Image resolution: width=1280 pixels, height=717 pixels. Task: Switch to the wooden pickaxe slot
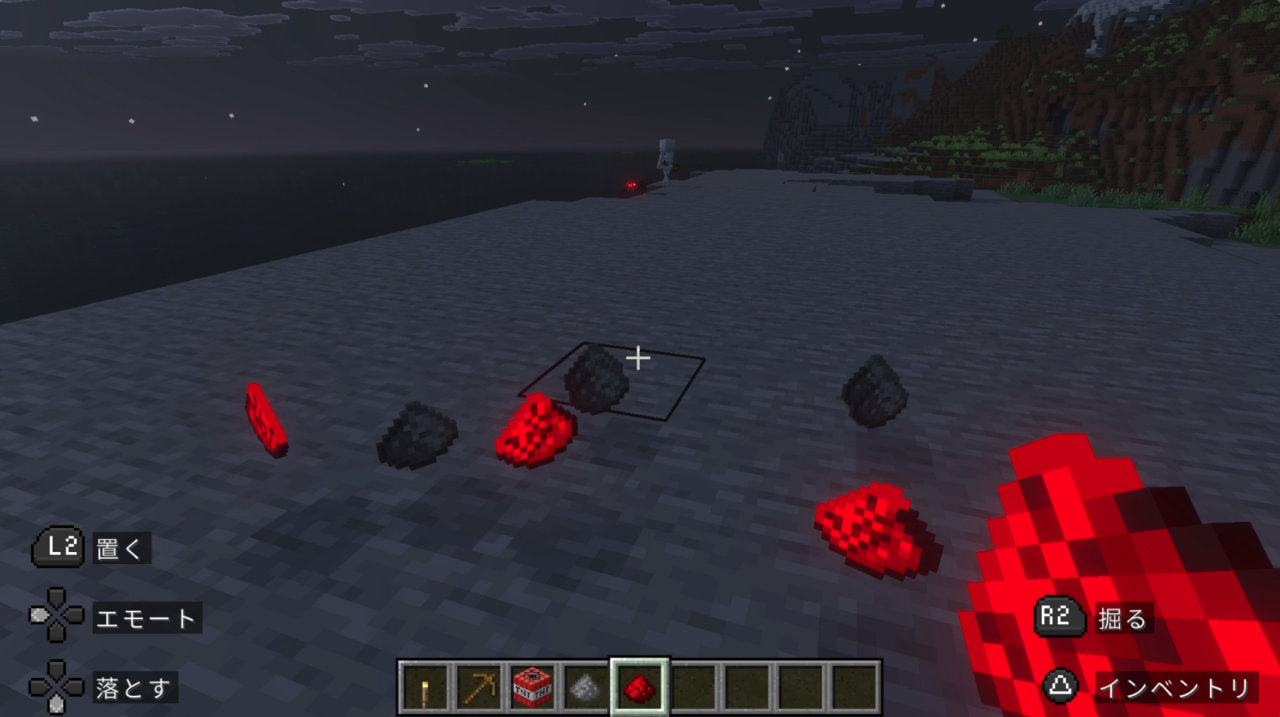(479, 687)
